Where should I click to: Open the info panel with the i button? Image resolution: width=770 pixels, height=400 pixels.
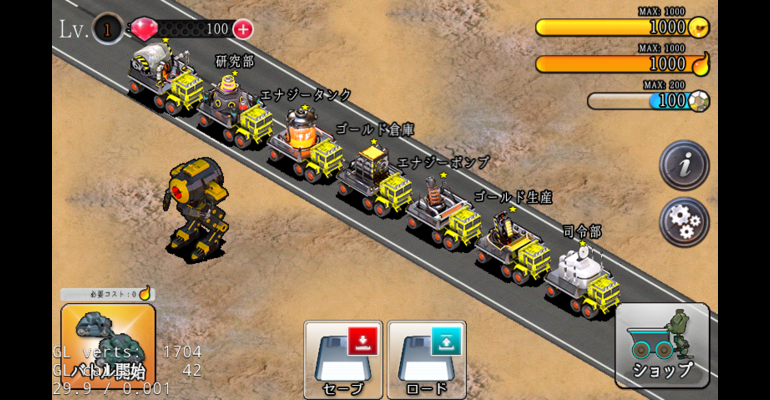(684, 166)
